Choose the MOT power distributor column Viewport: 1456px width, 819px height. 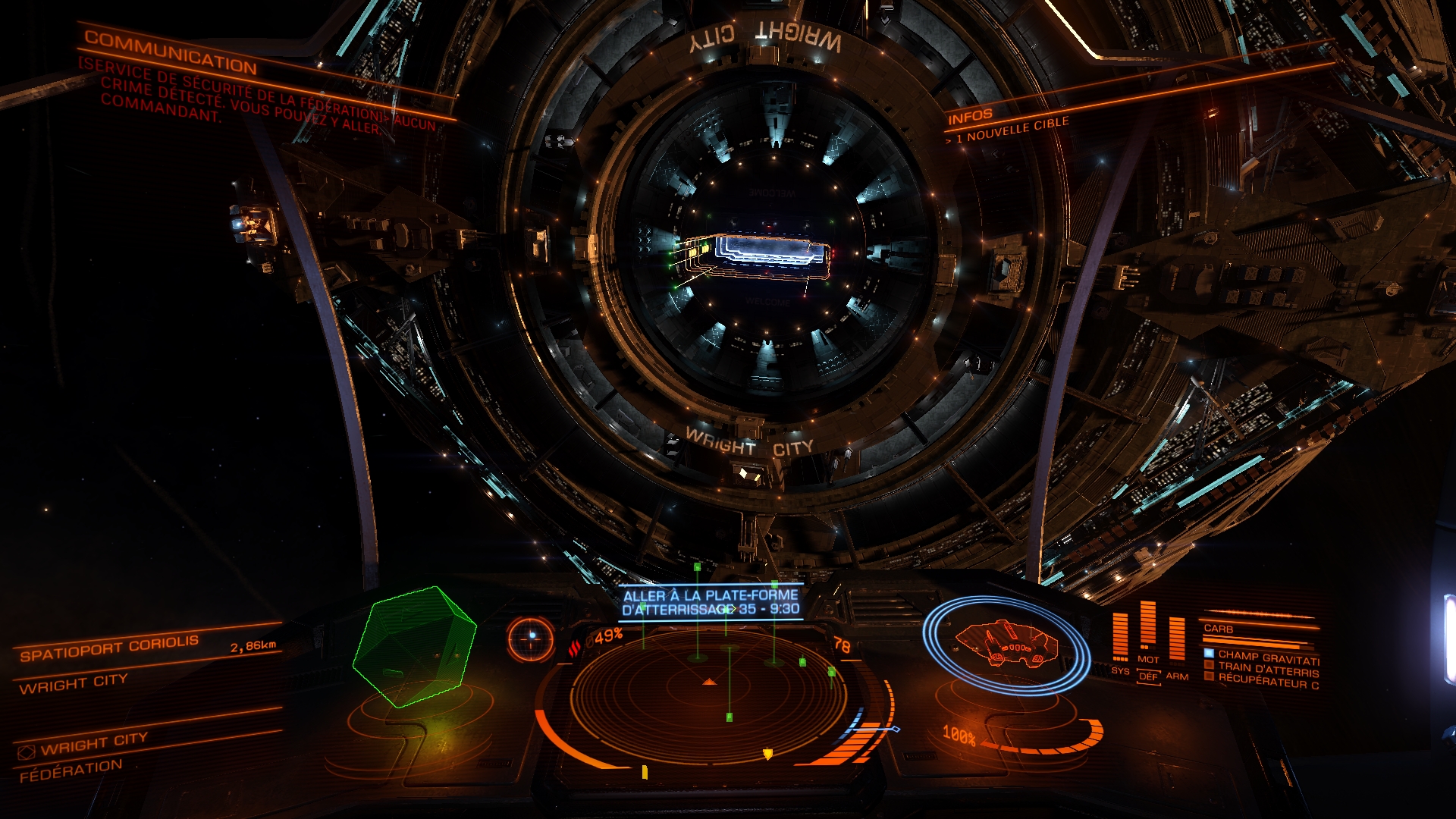coord(1148,629)
